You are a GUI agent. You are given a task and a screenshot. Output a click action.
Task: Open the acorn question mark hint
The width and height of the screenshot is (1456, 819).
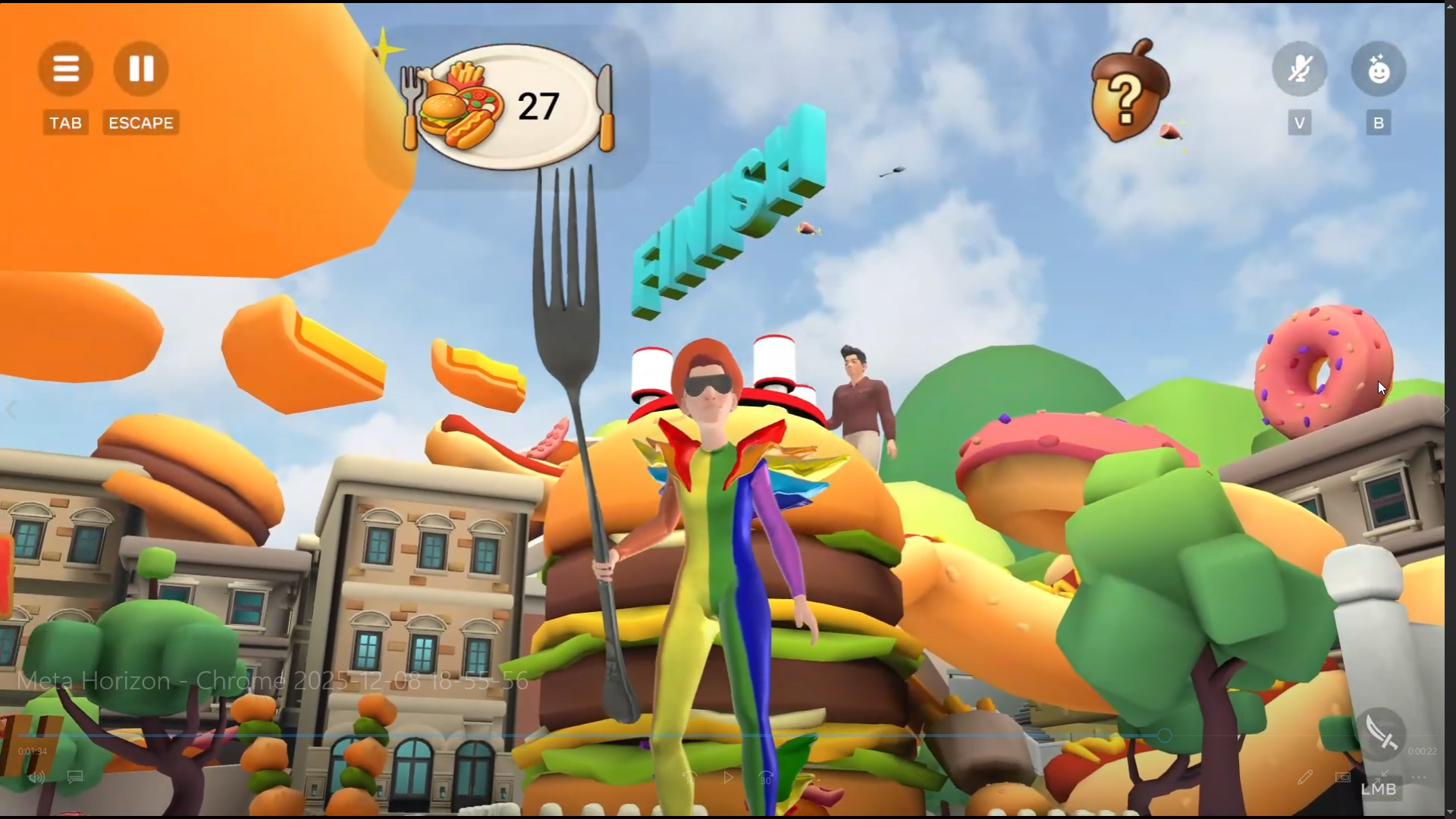(1127, 92)
